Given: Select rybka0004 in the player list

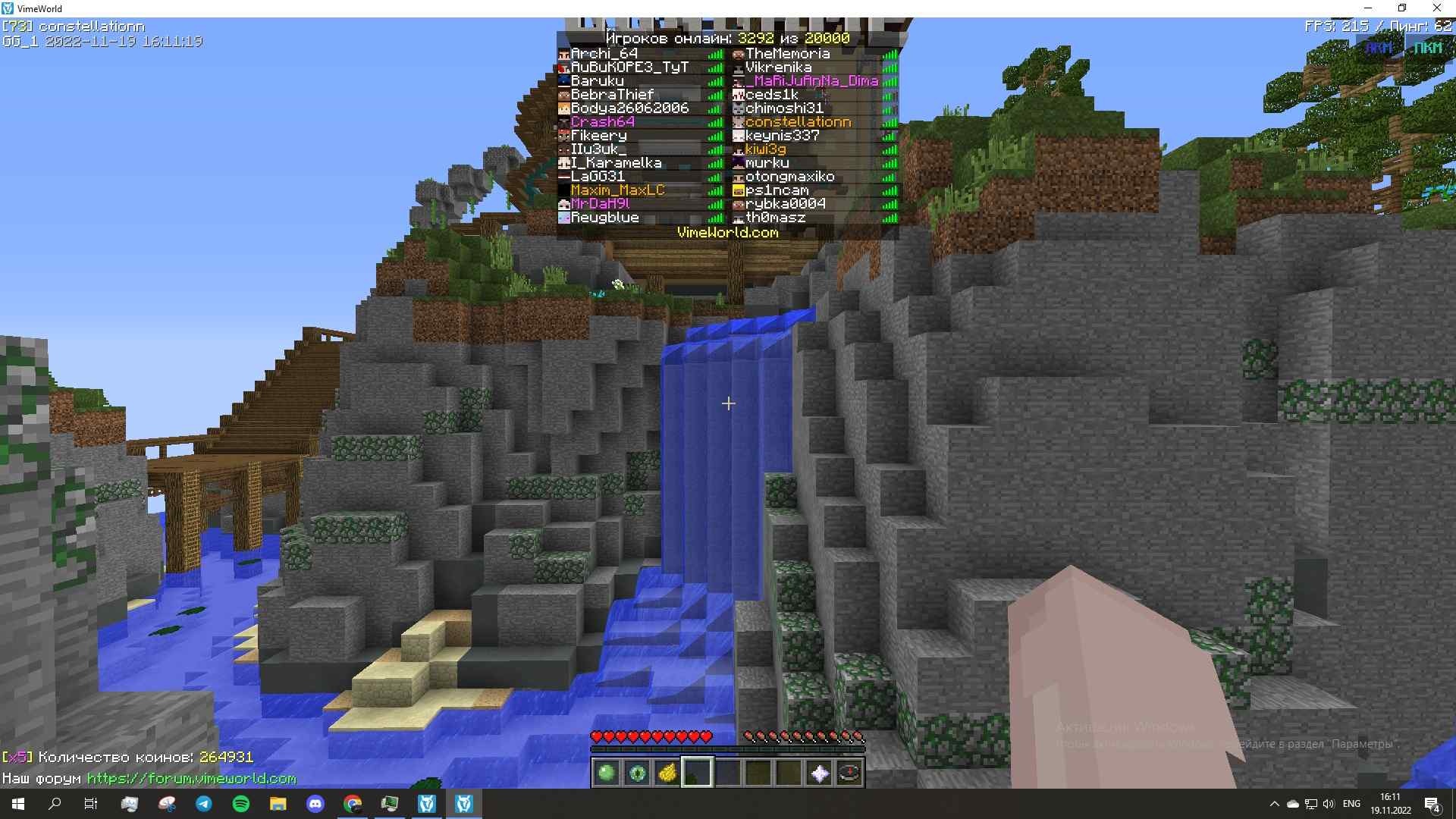Looking at the screenshot, I should click(785, 204).
